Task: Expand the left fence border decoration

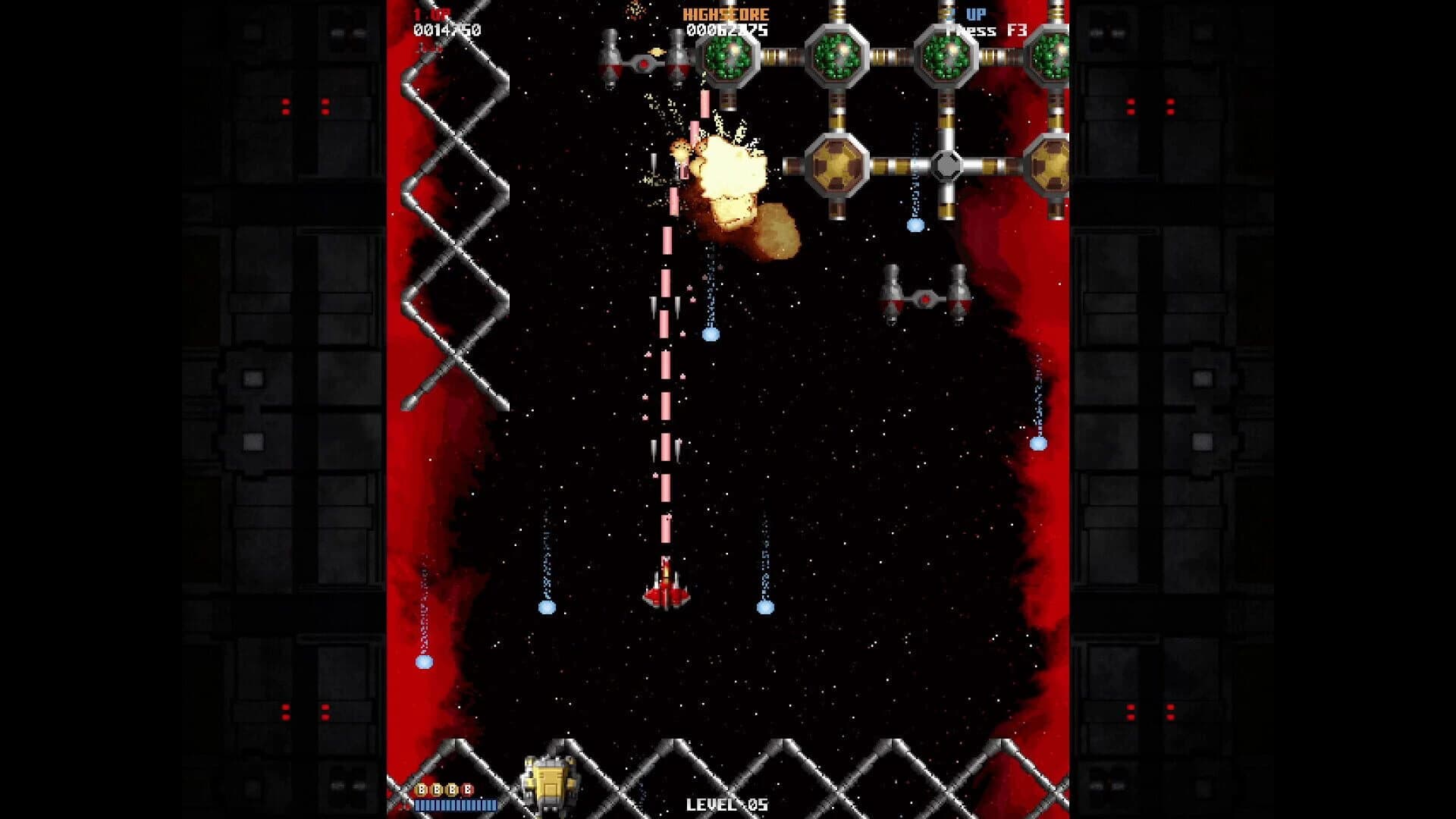Action: (x=455, y=227)
